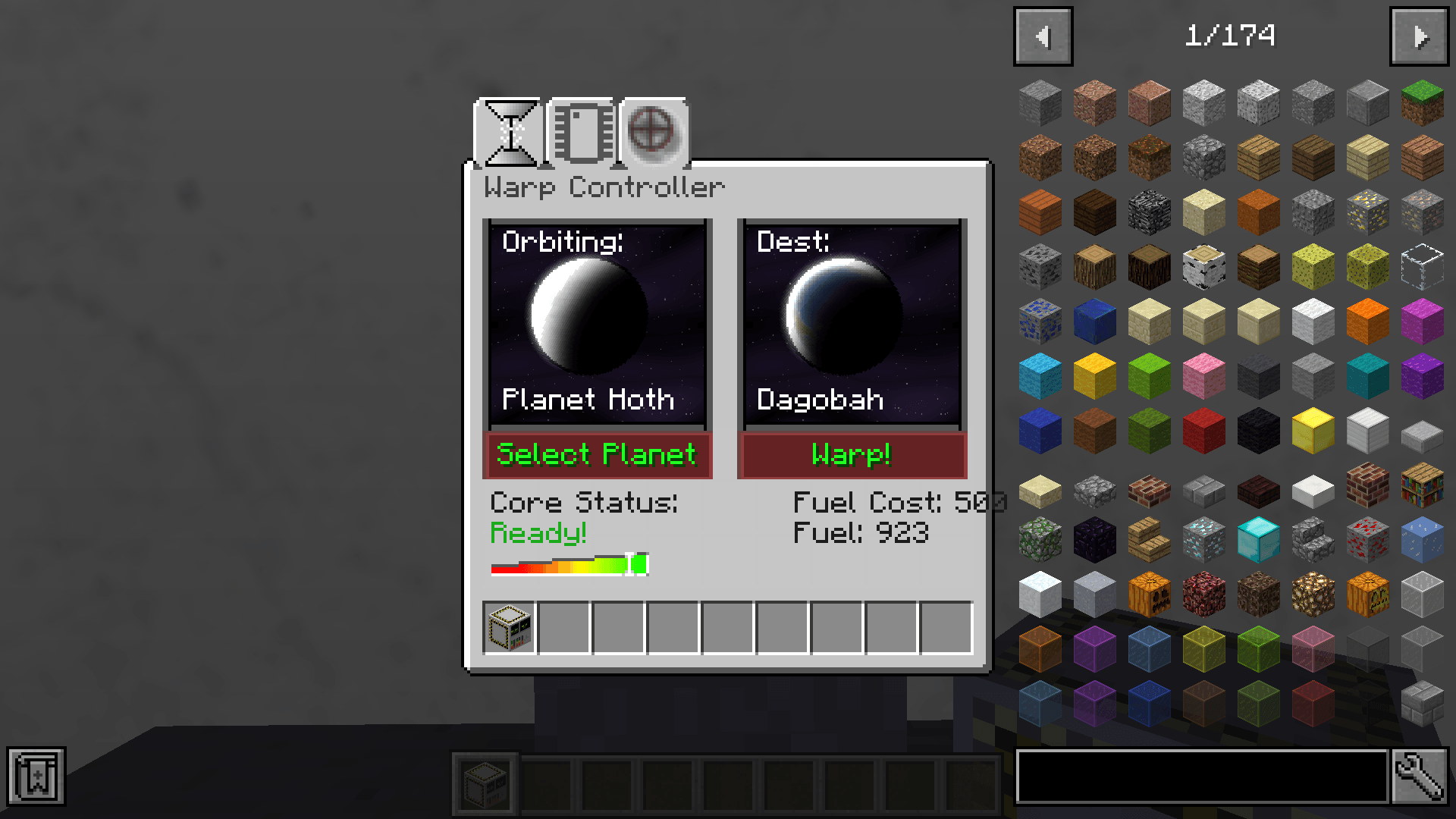Select the brick block icon

[x=1367, y=488]
